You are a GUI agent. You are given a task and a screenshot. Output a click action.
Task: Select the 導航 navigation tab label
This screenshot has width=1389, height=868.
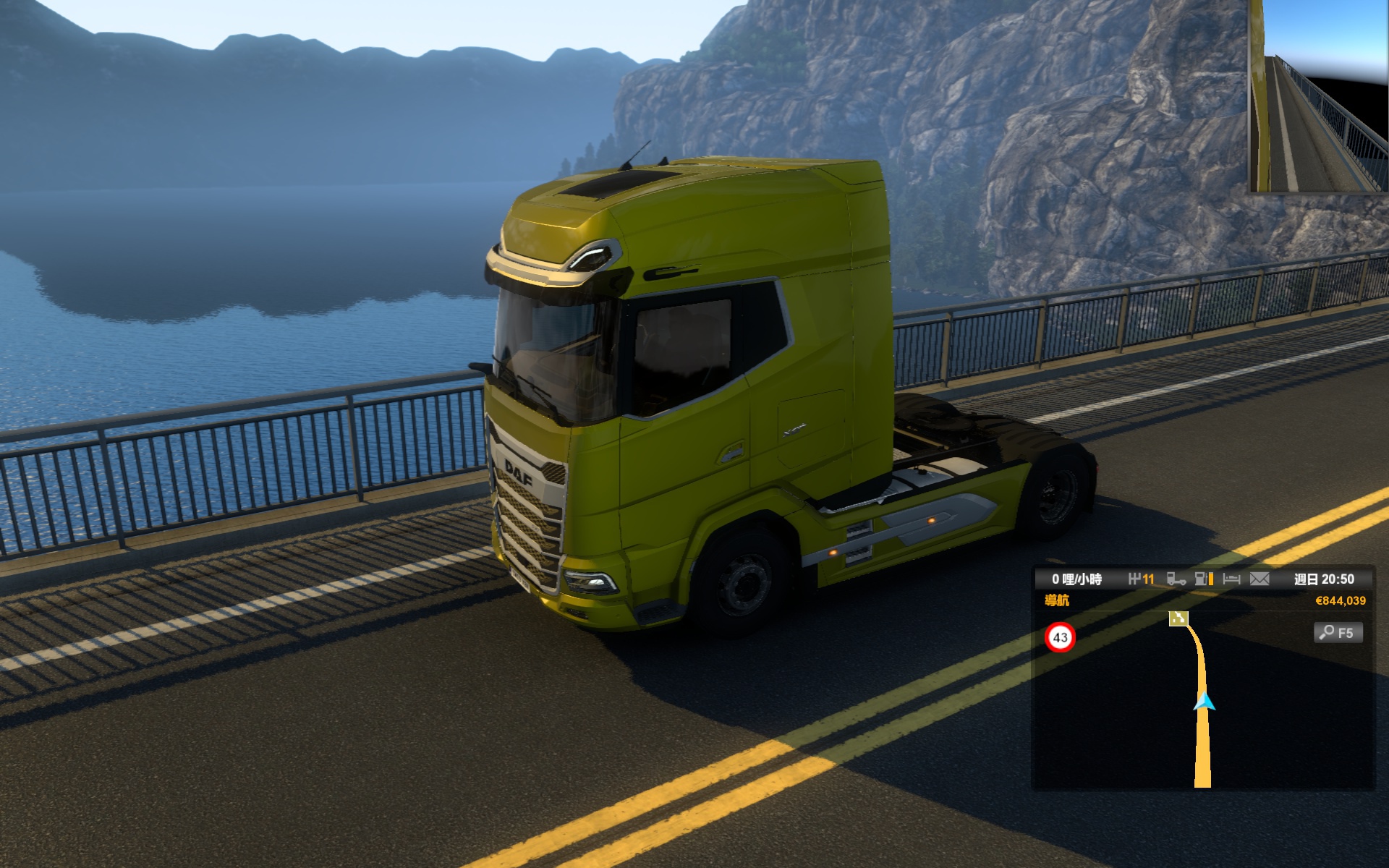click(1057, 600)
